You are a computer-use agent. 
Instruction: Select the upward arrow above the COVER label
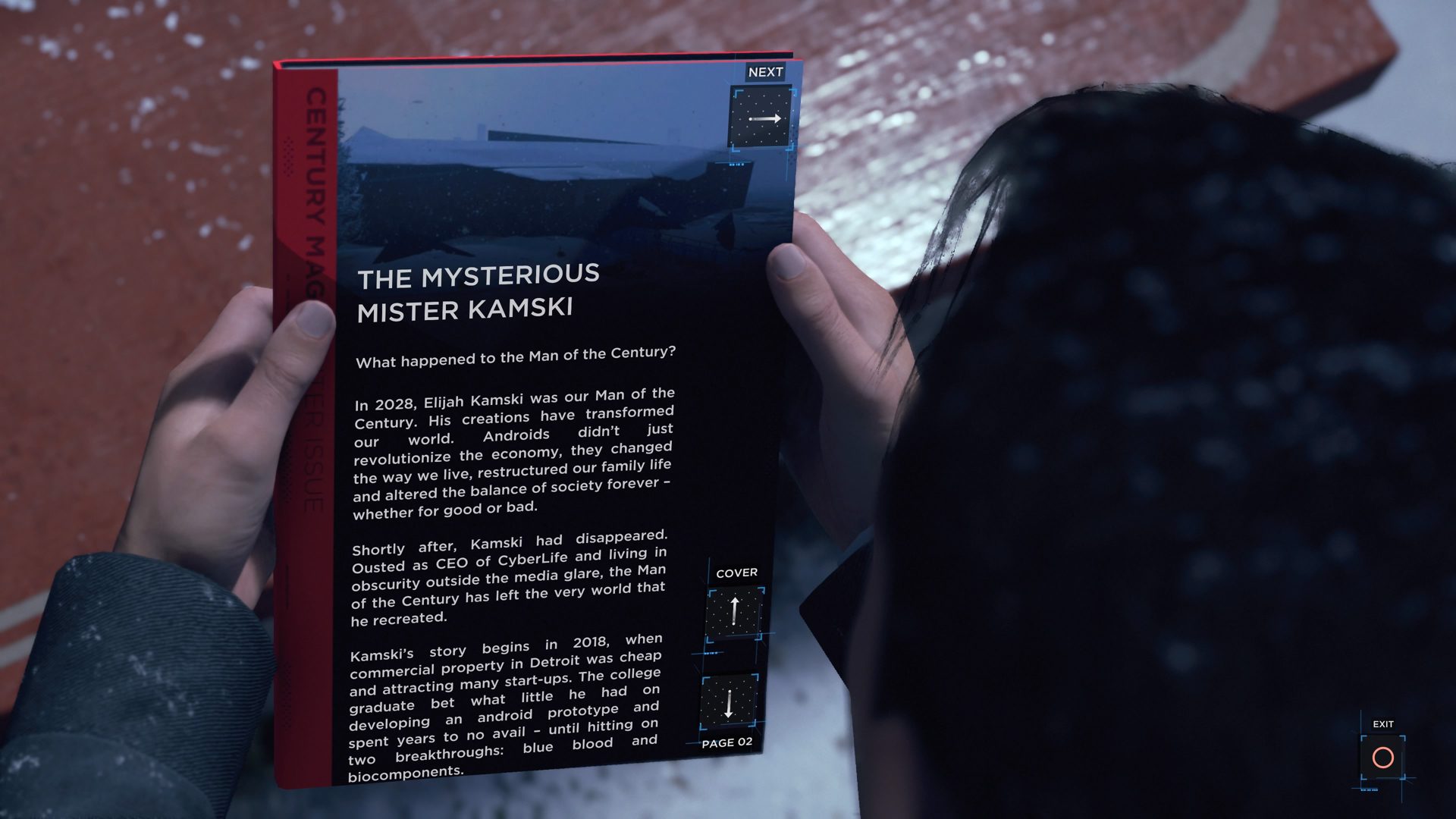[x=733, y=611]
